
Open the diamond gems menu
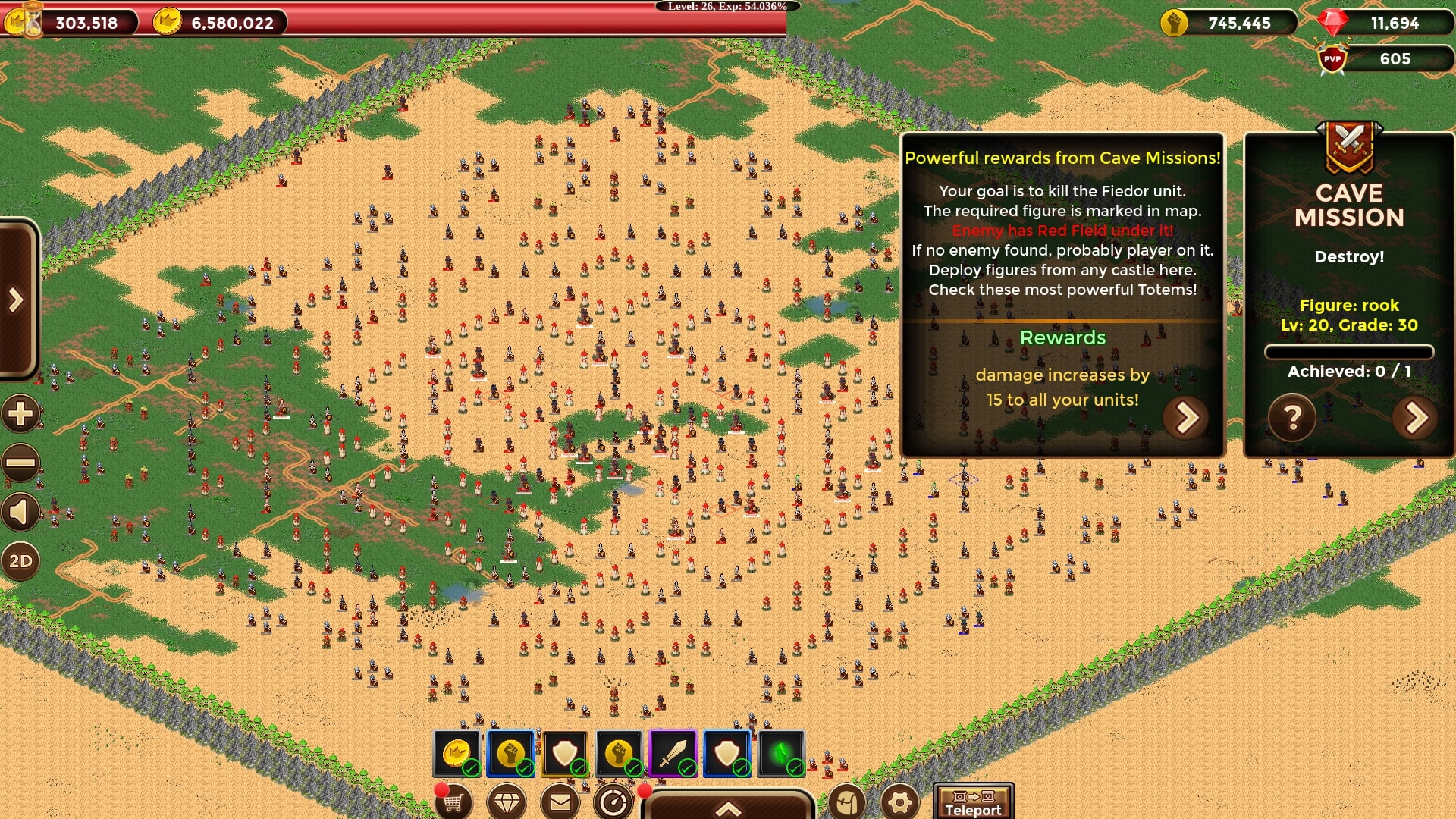[507, 802]
